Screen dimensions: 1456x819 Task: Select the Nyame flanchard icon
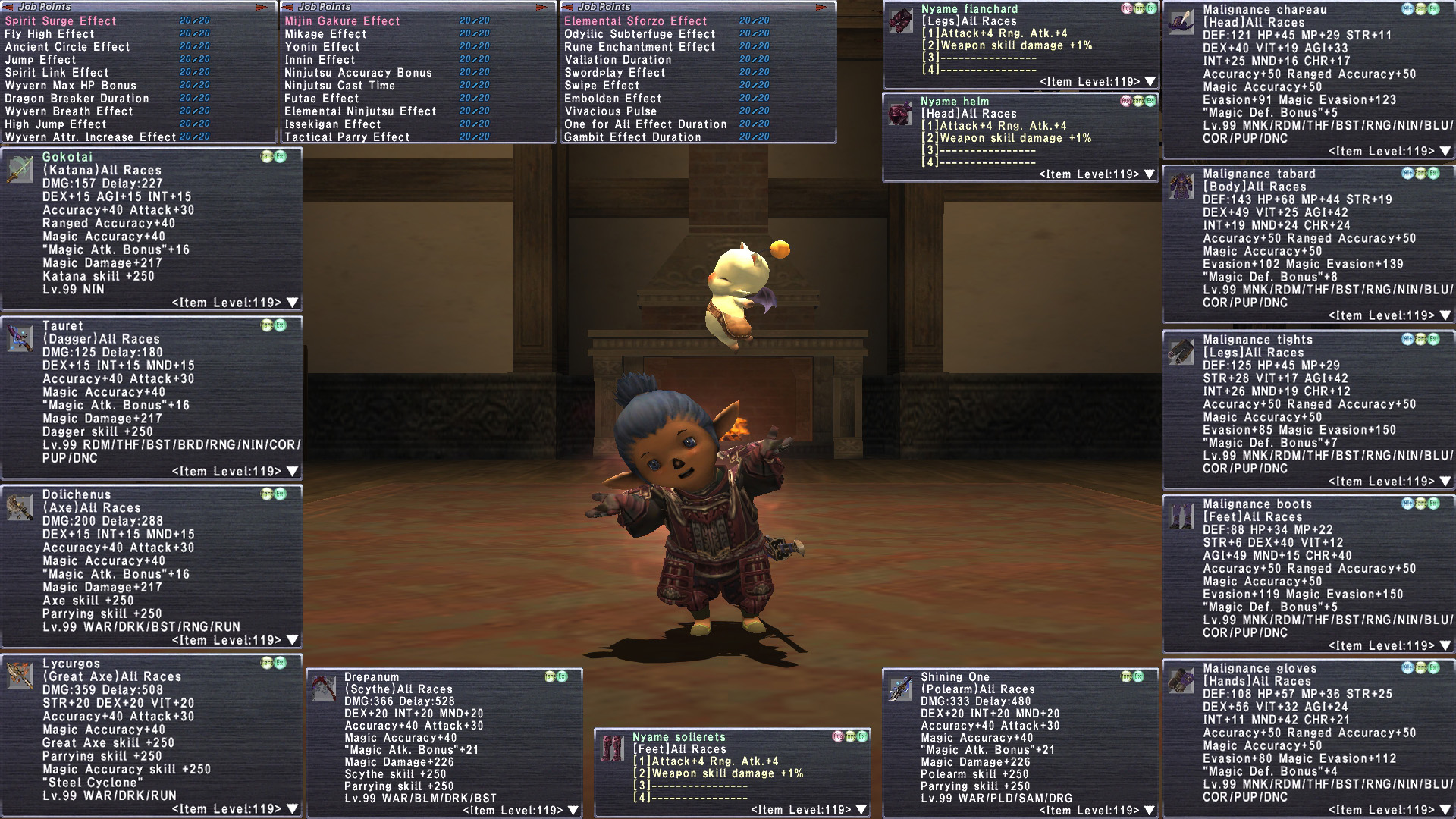point(901,20)
